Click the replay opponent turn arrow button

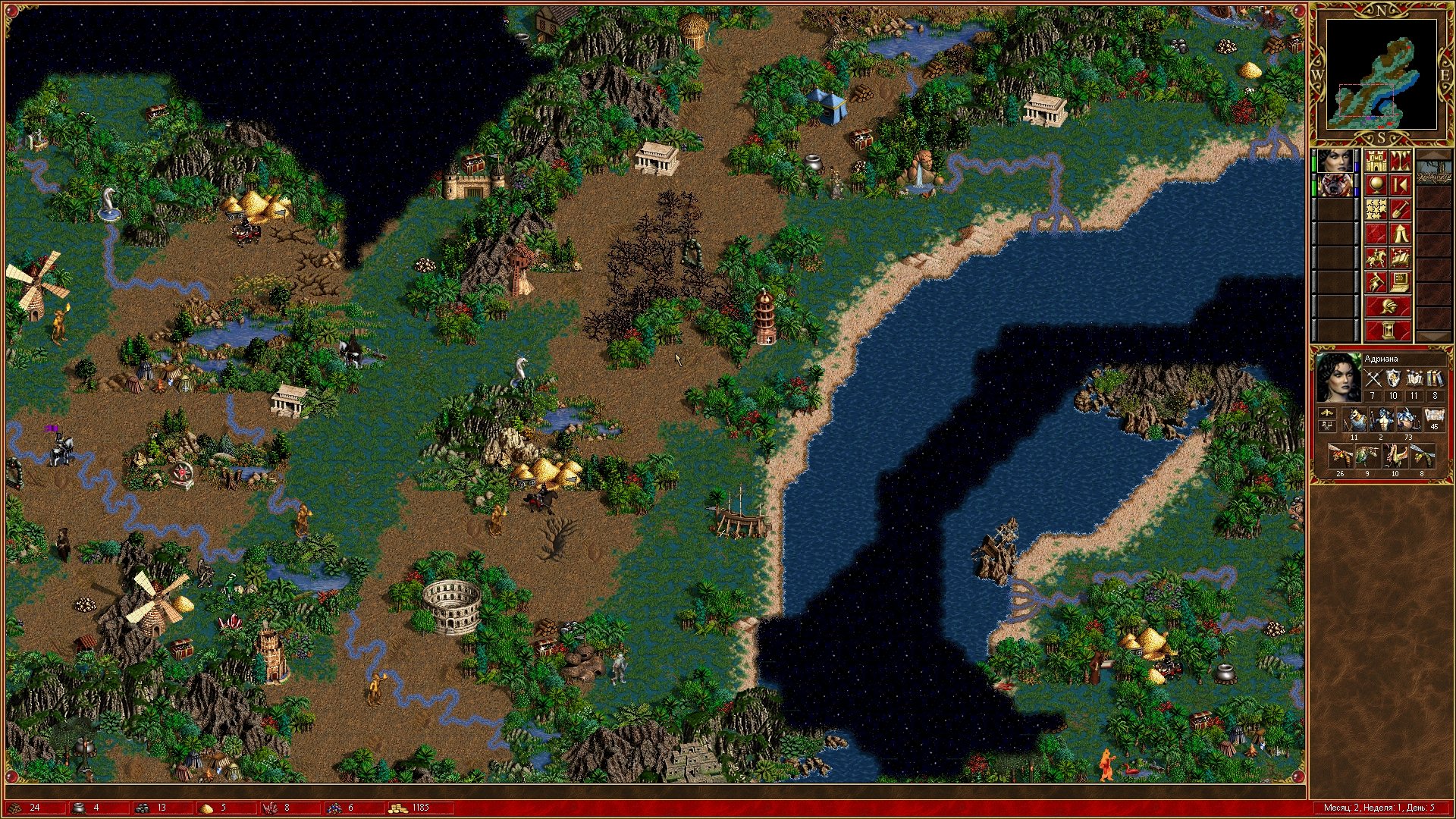1401,185
